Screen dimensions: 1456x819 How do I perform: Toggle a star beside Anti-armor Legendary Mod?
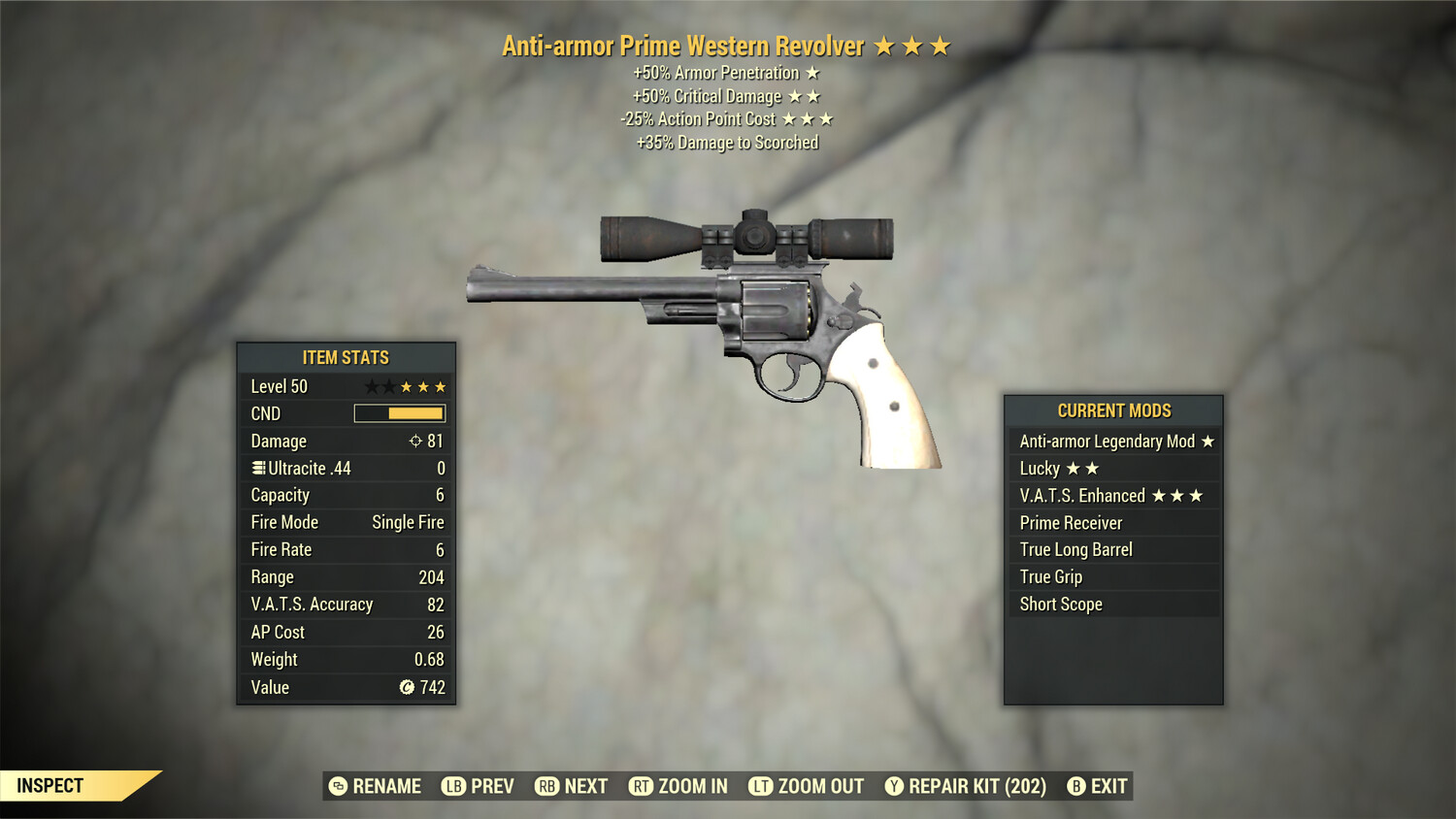[1208, 441]
